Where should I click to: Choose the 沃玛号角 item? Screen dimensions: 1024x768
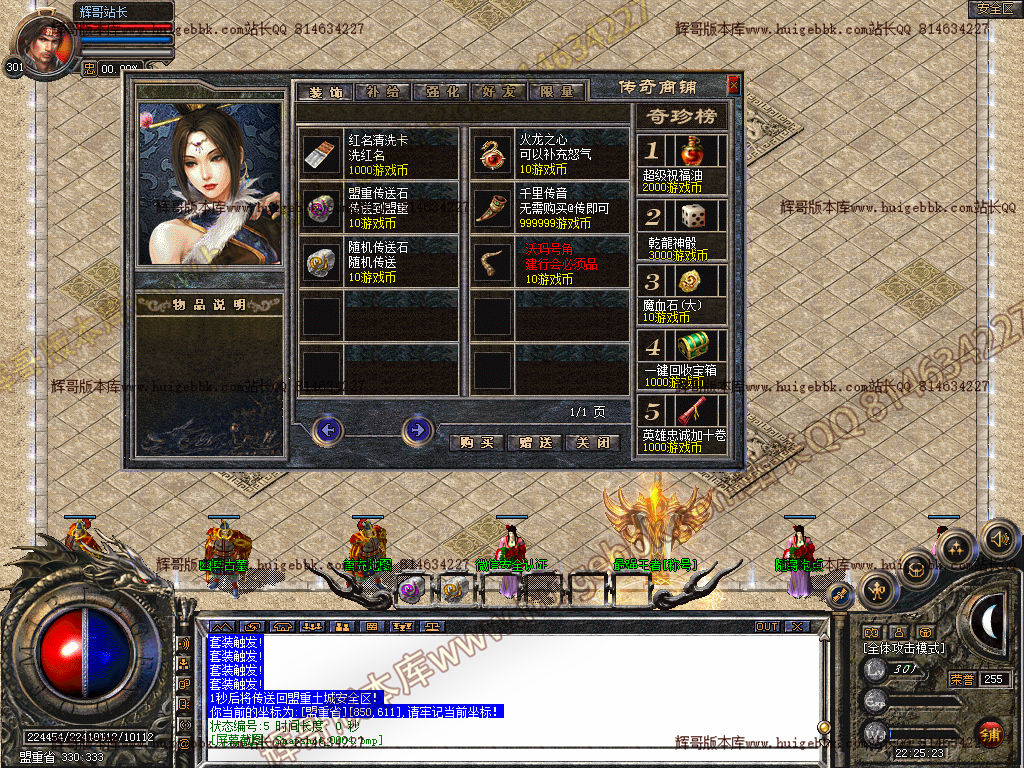[x=492, y=261]
